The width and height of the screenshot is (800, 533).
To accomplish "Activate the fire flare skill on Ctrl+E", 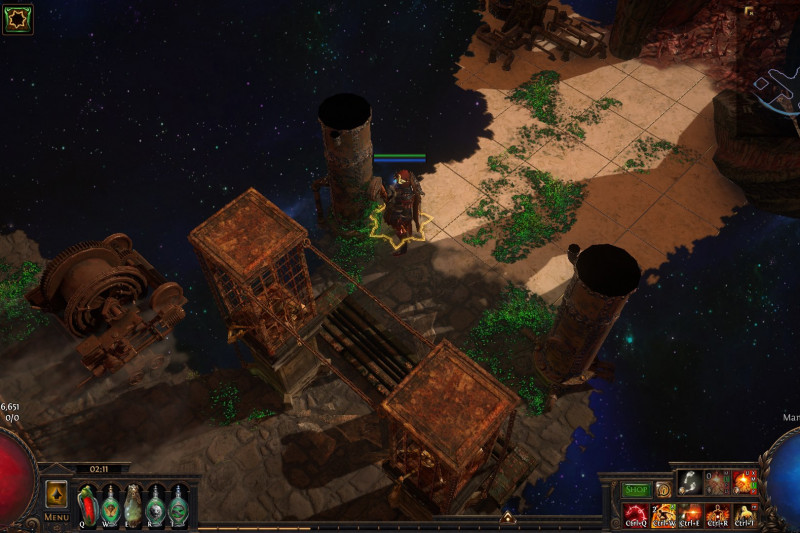I will 690,515.
